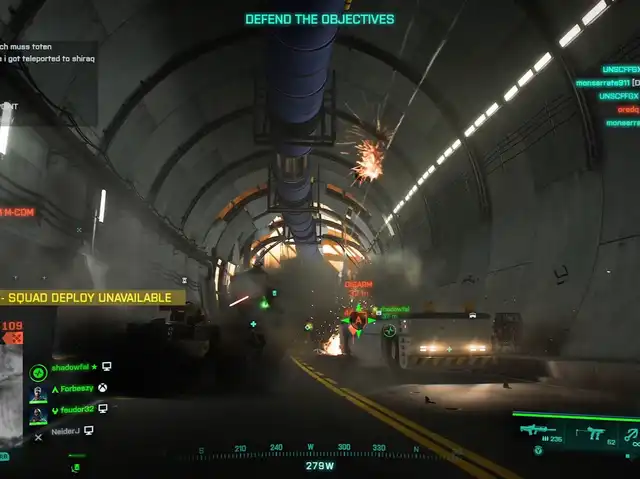The height and width of the screenshot is (479, 640).
Task: Open the minimap
Action: coord(12,385)
